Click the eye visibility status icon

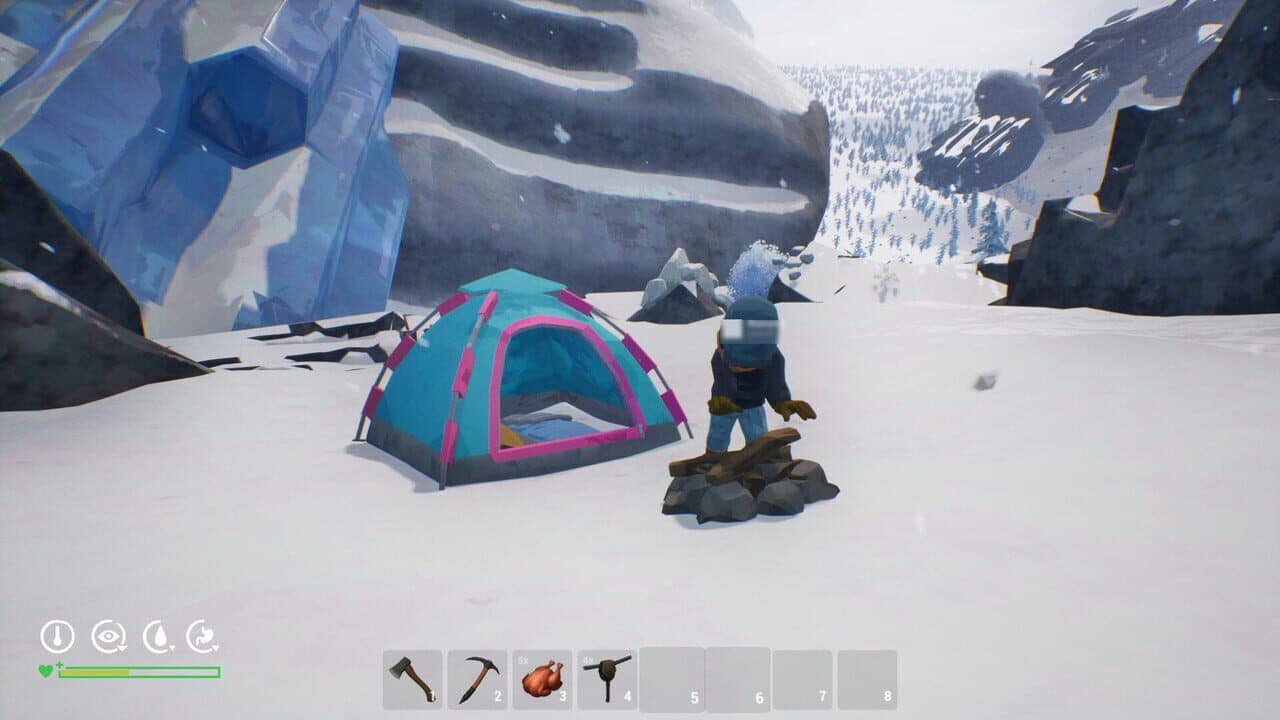point(108,636)
